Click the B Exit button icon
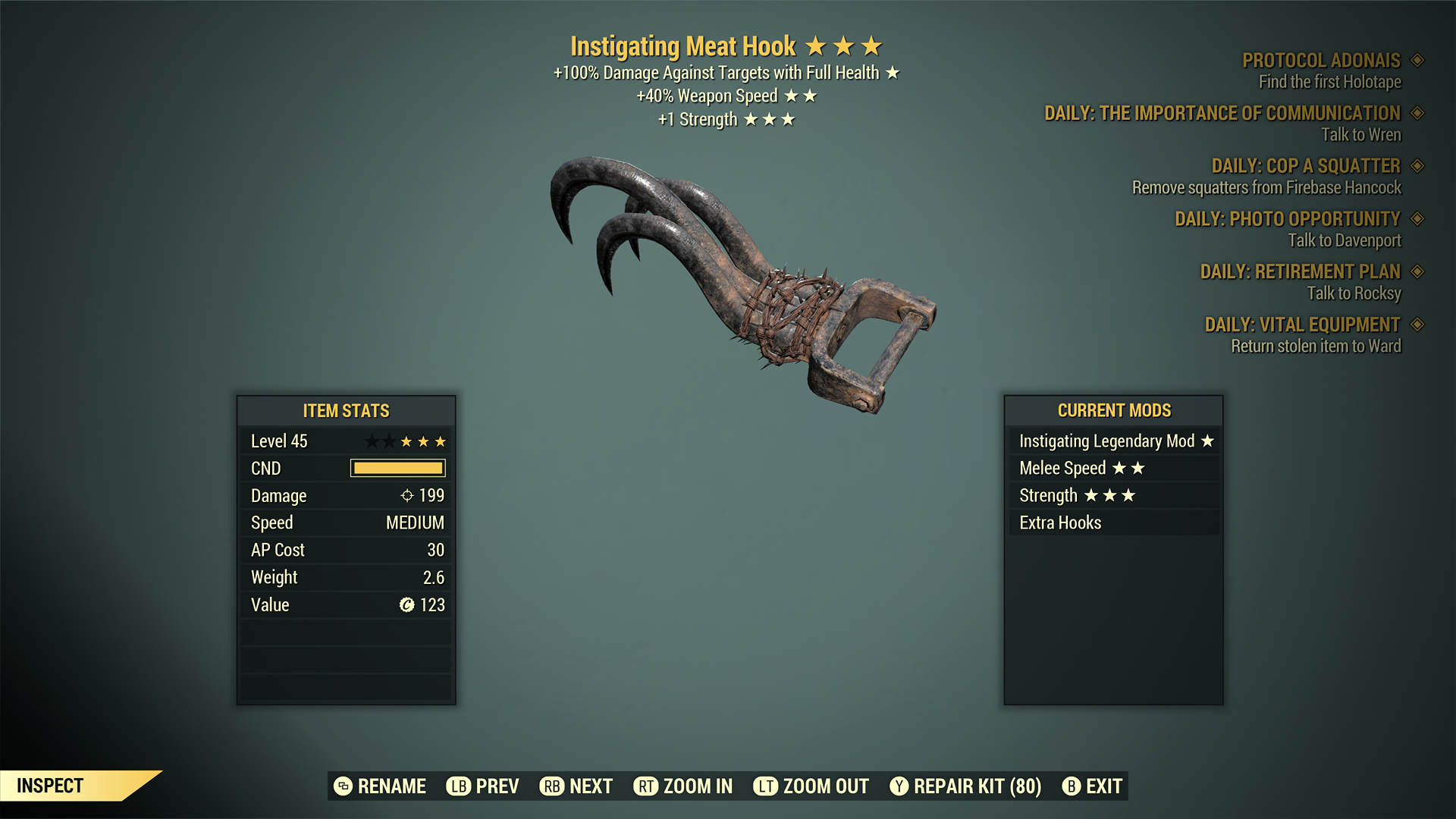Image resolution: width=1456 pixels, height=819 pixels. 1072,786
